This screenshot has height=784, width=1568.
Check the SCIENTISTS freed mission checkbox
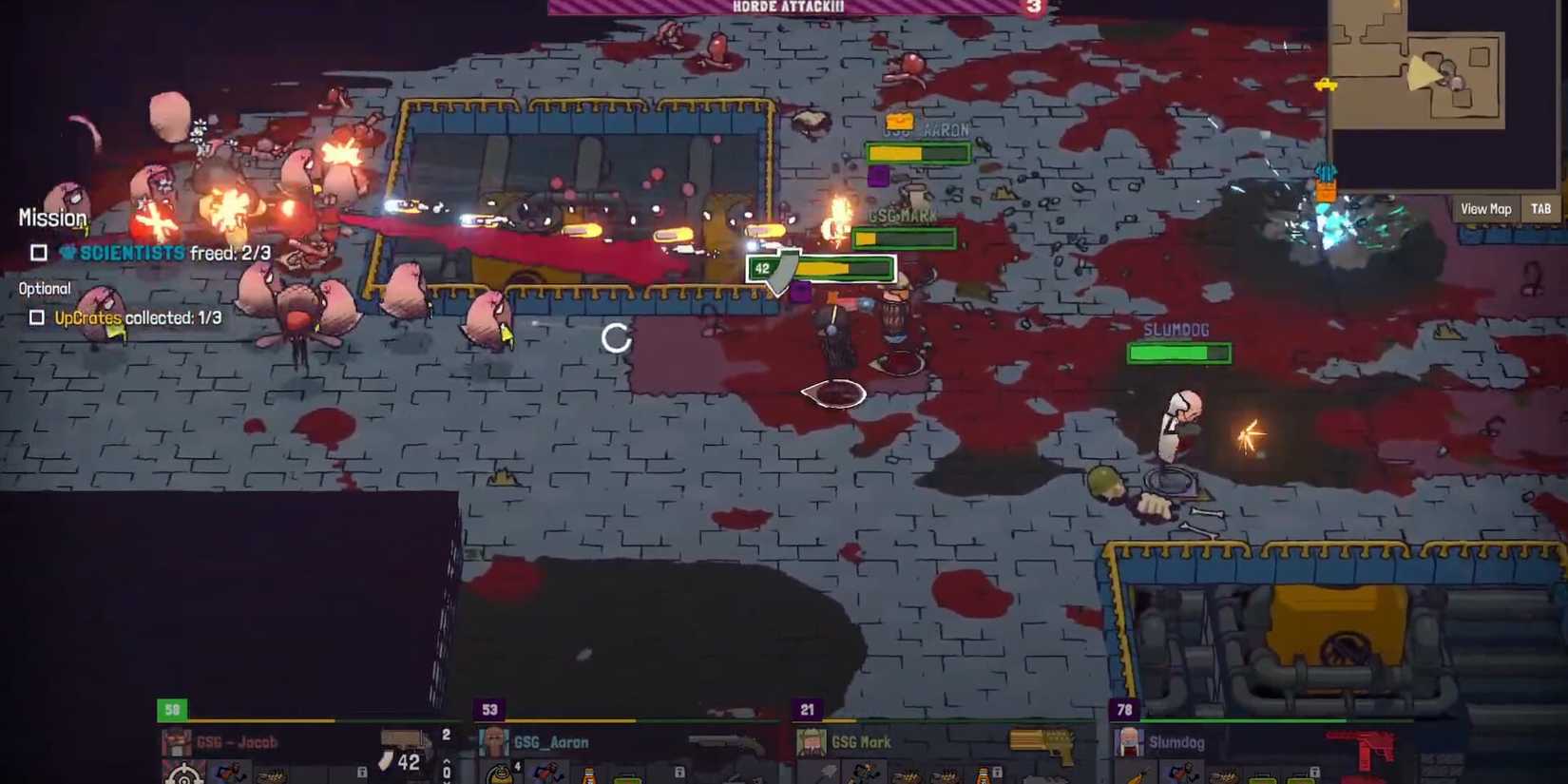(x=38, y=253)
